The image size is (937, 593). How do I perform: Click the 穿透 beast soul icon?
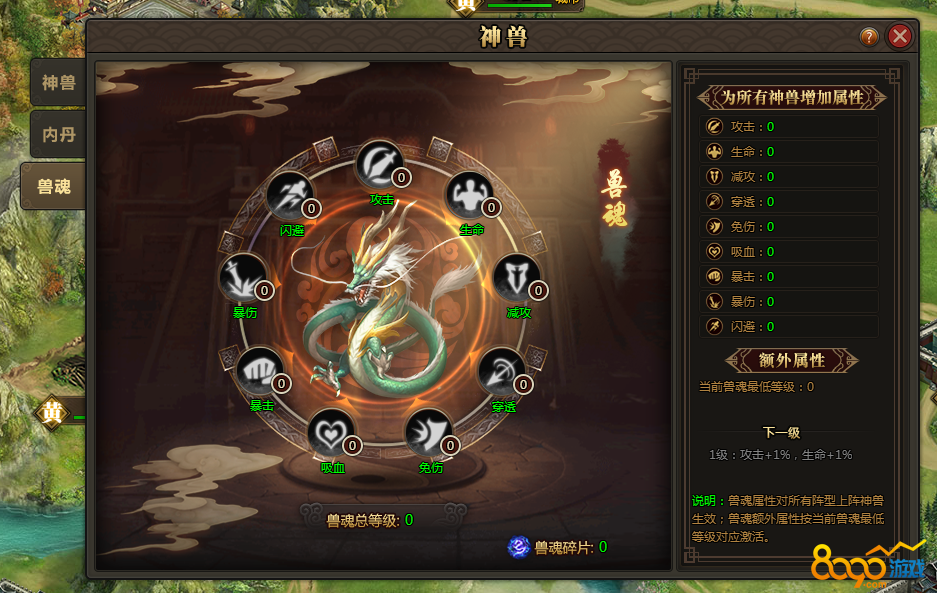pos(501,372)
